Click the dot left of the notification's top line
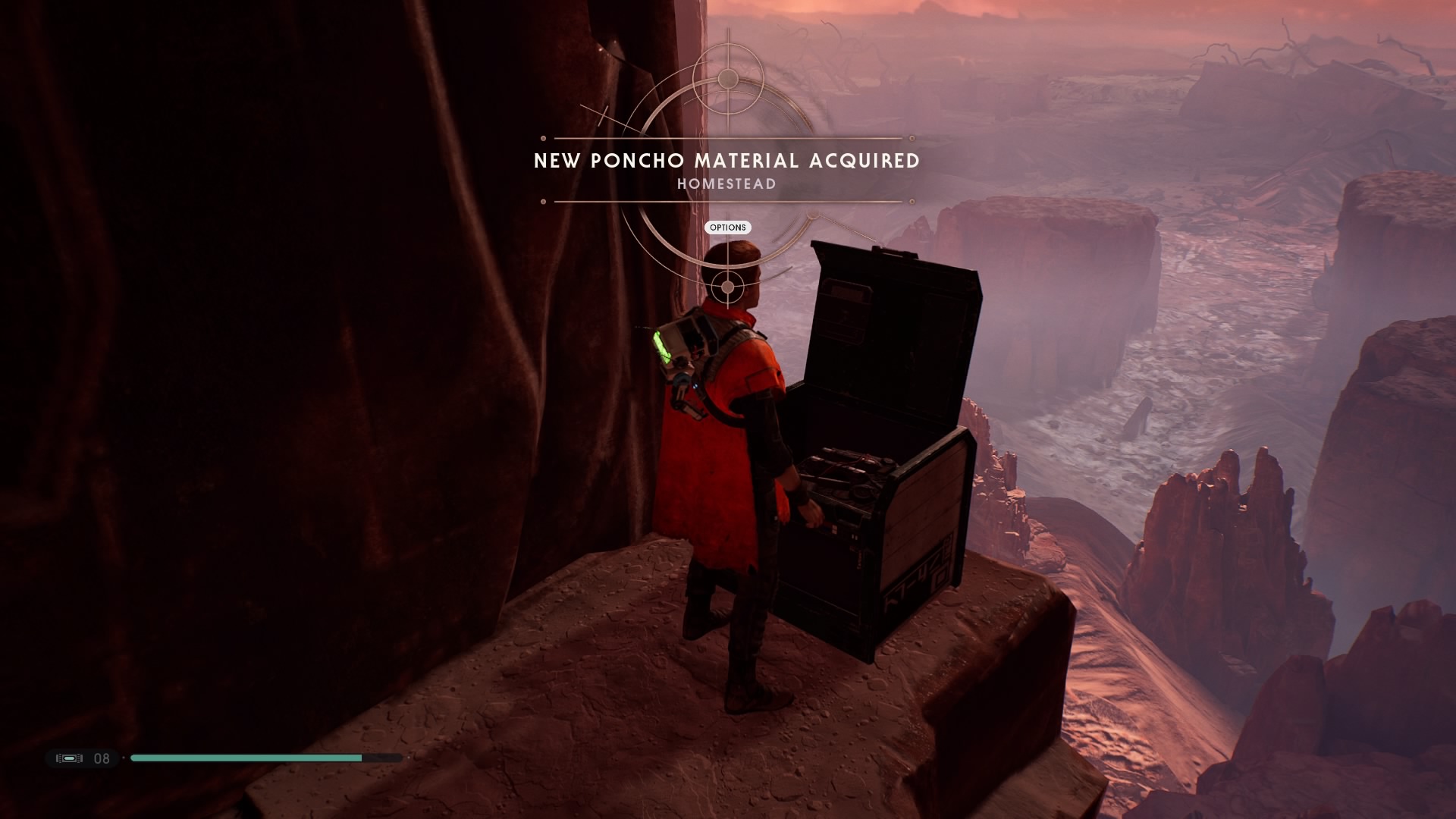The image size is (1456, 819). point(543,138)
